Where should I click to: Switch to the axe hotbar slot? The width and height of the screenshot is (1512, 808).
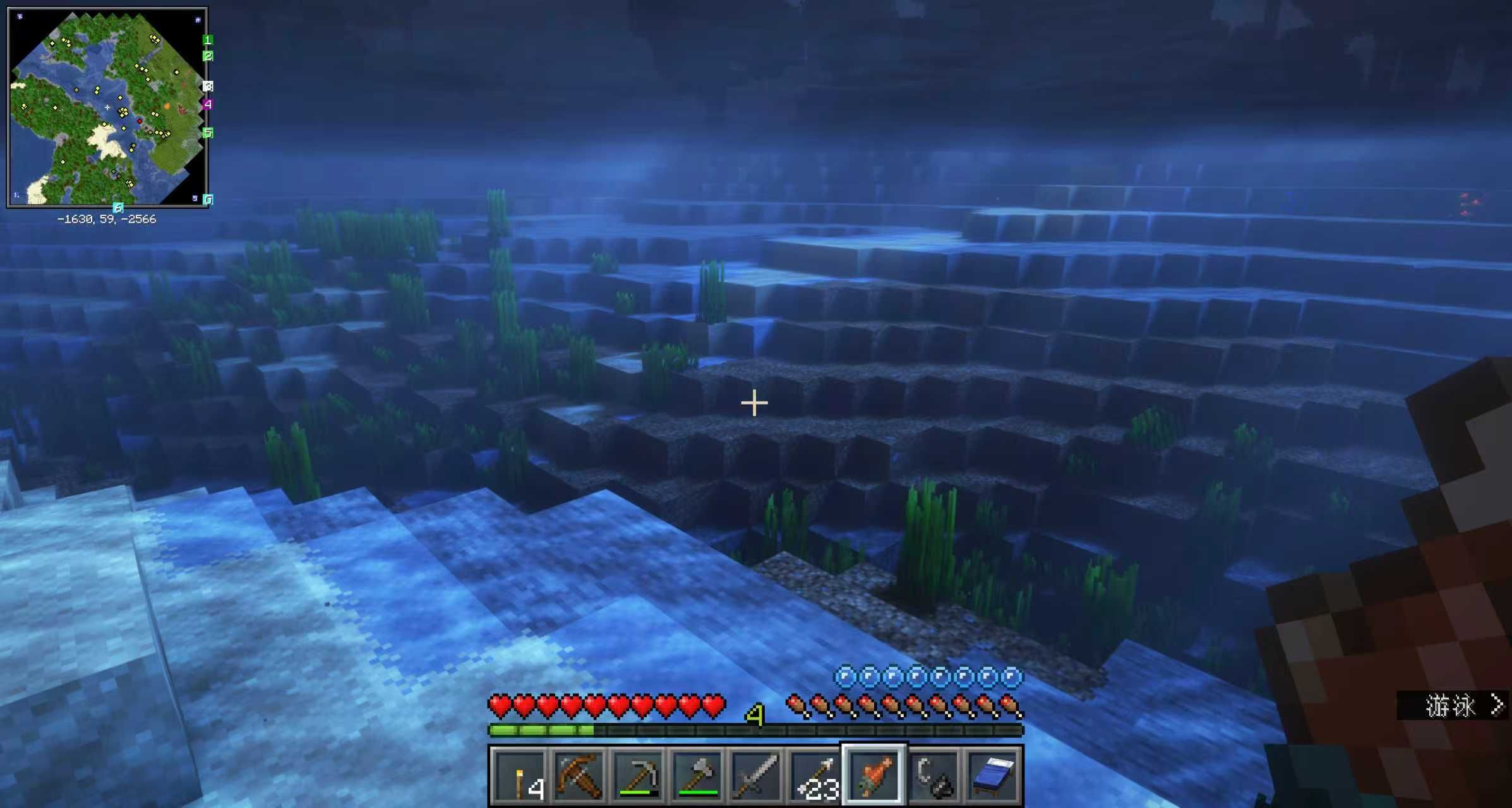click(697, 776)
